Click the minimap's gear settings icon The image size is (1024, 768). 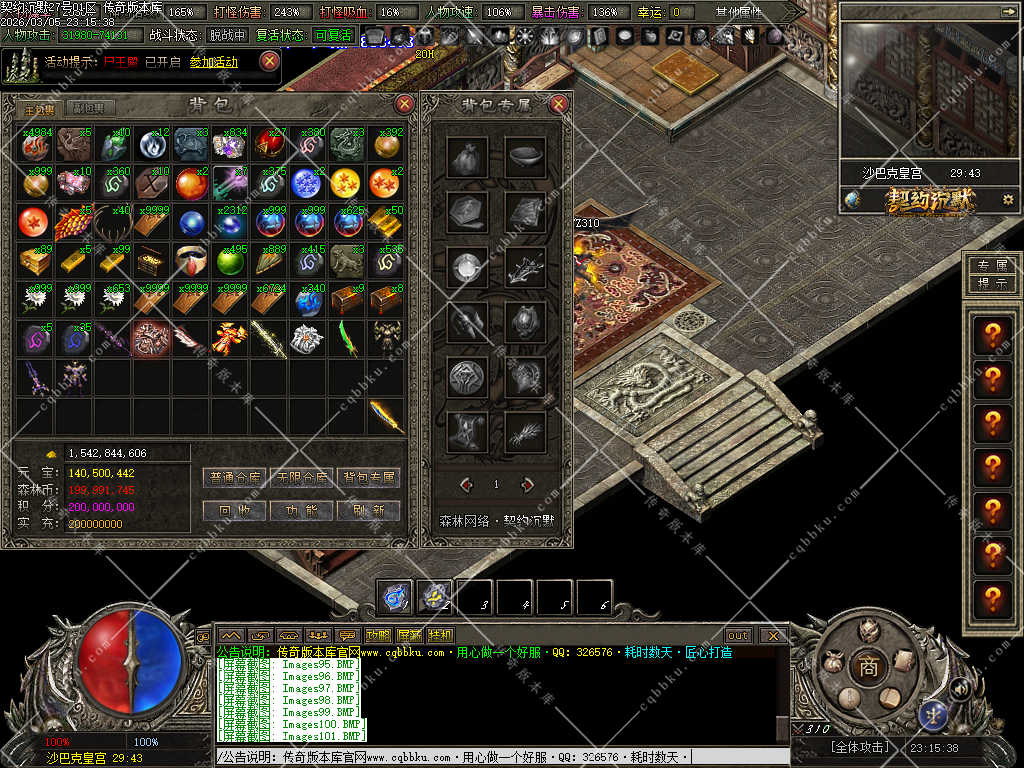tap(1008, 200)
